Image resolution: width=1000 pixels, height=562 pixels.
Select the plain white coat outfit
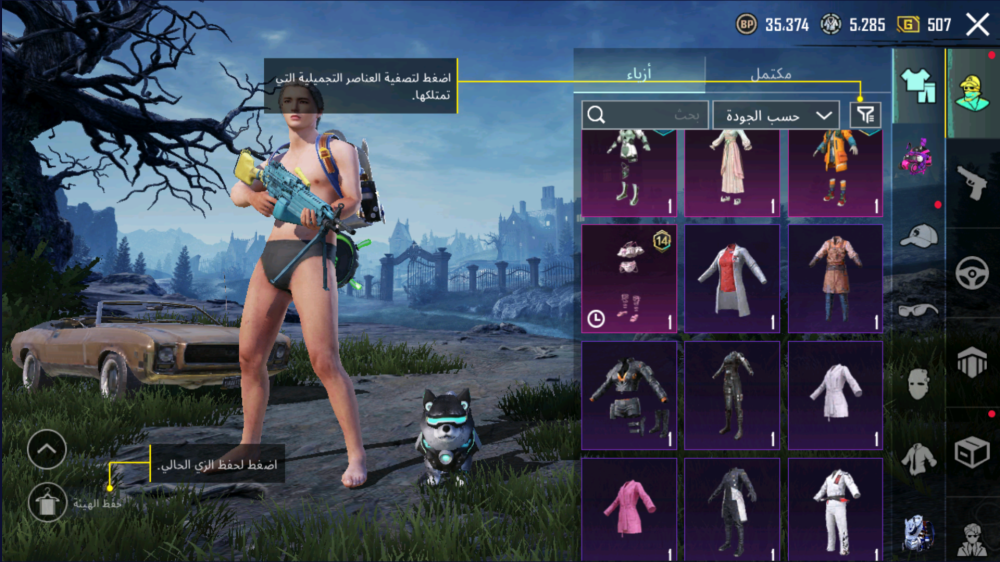[835, 395]
